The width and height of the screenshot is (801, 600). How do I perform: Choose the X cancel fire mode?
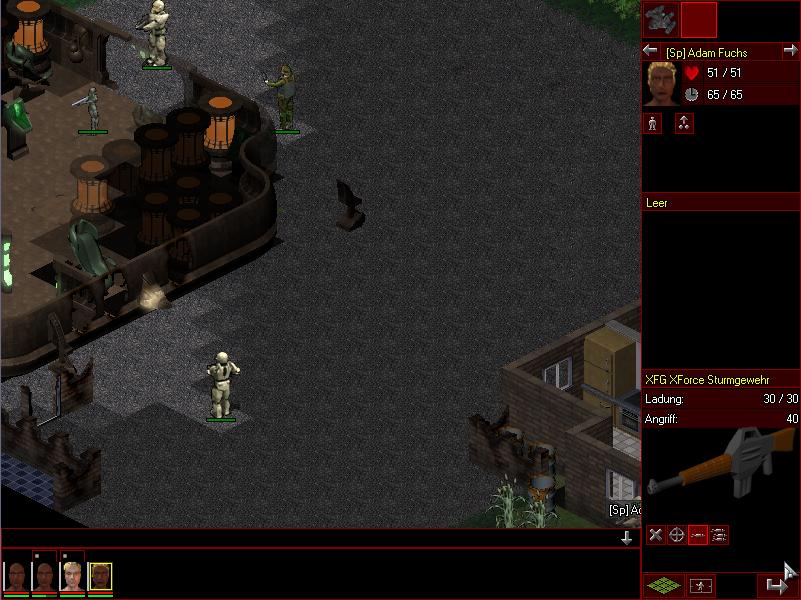coord(655,535)
